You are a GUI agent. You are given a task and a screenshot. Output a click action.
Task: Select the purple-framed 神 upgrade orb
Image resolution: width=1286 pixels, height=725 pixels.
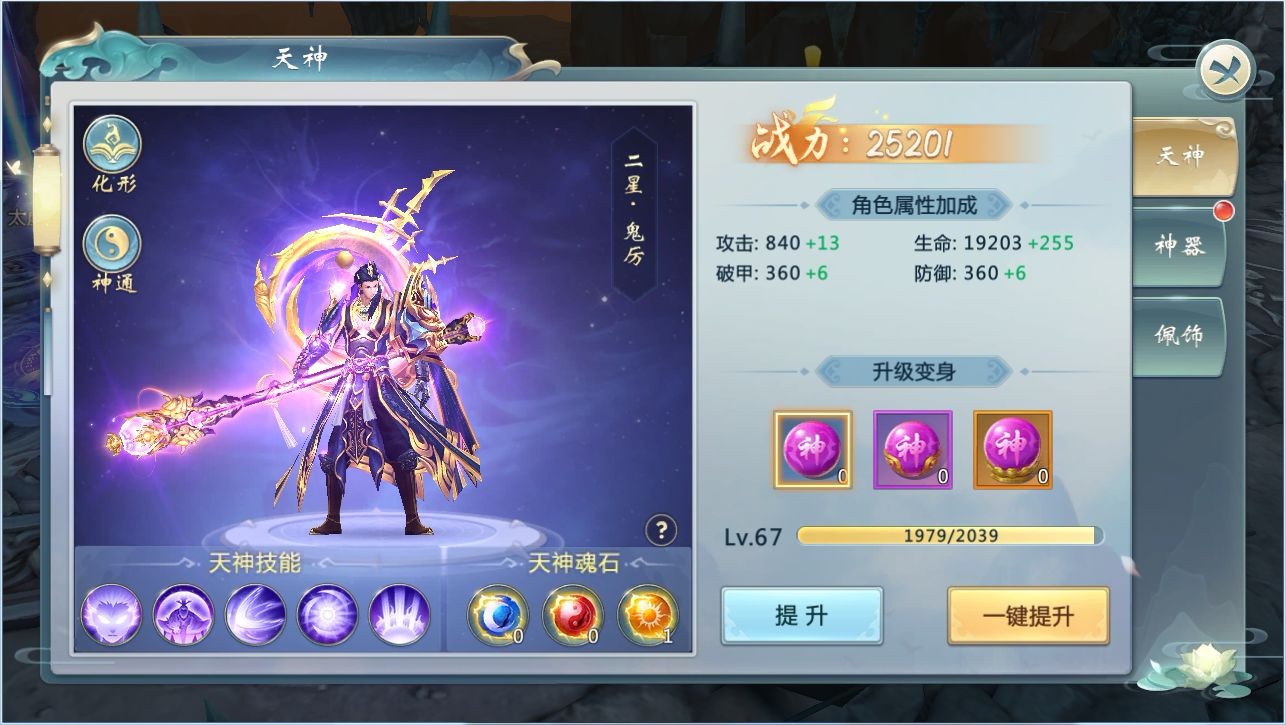[x=912, y=450]
